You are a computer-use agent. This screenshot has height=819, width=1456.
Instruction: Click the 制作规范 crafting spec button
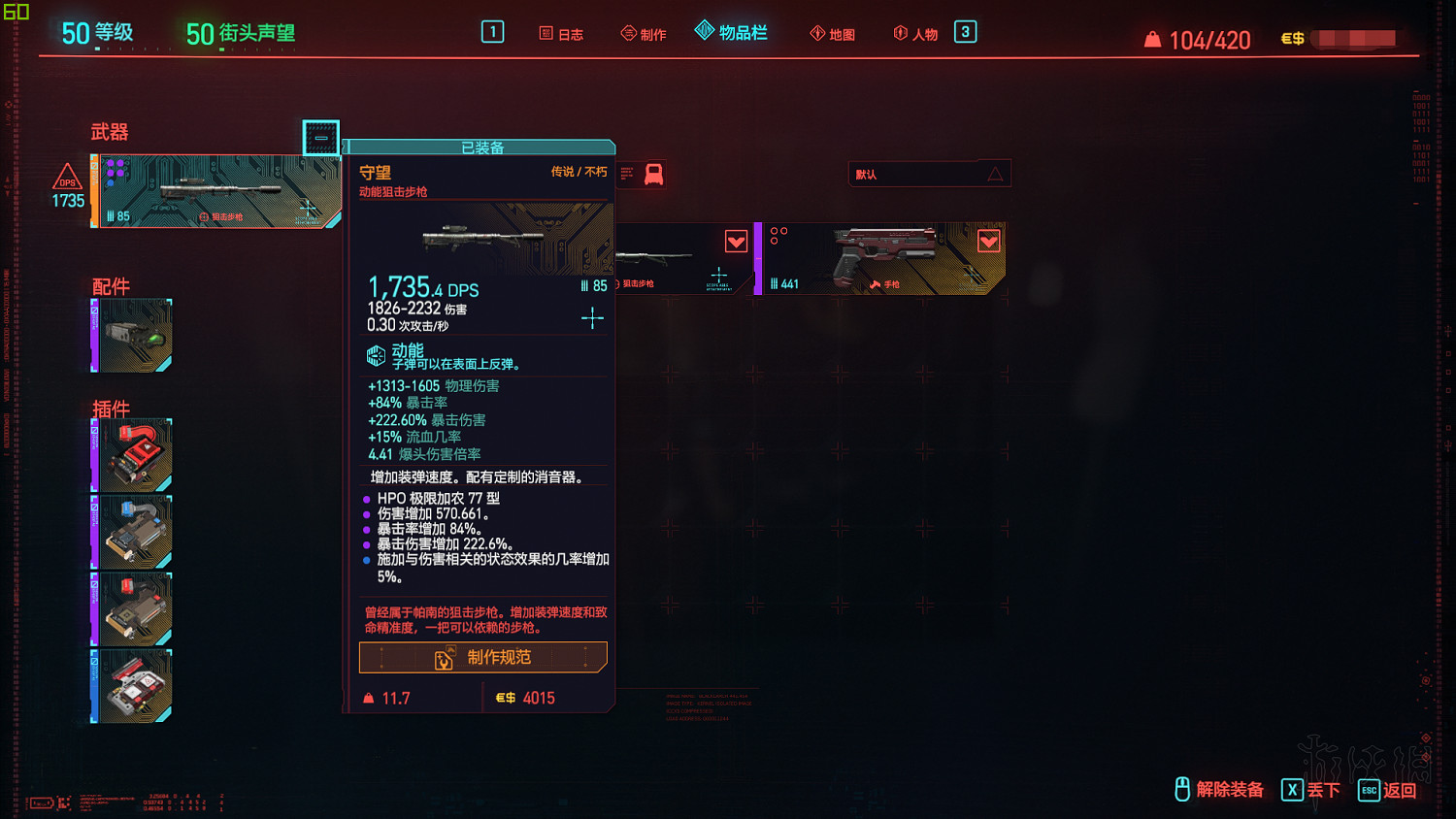482,657
